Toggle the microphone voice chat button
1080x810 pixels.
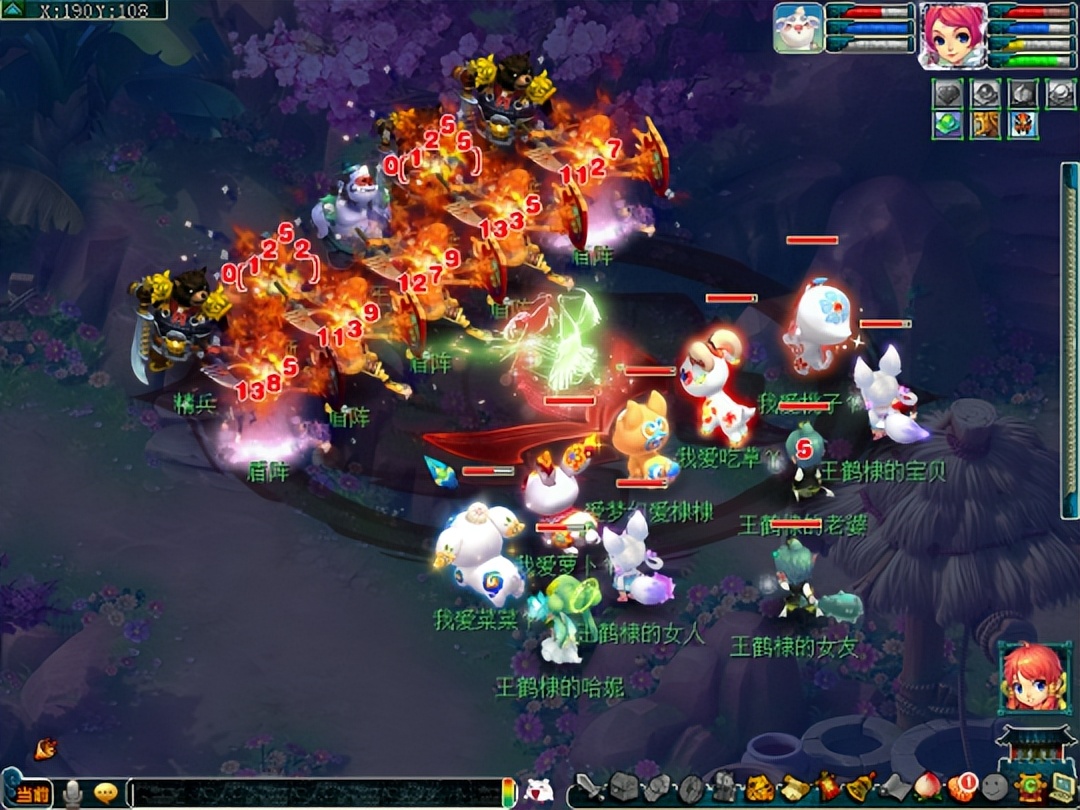coord(73,794)
